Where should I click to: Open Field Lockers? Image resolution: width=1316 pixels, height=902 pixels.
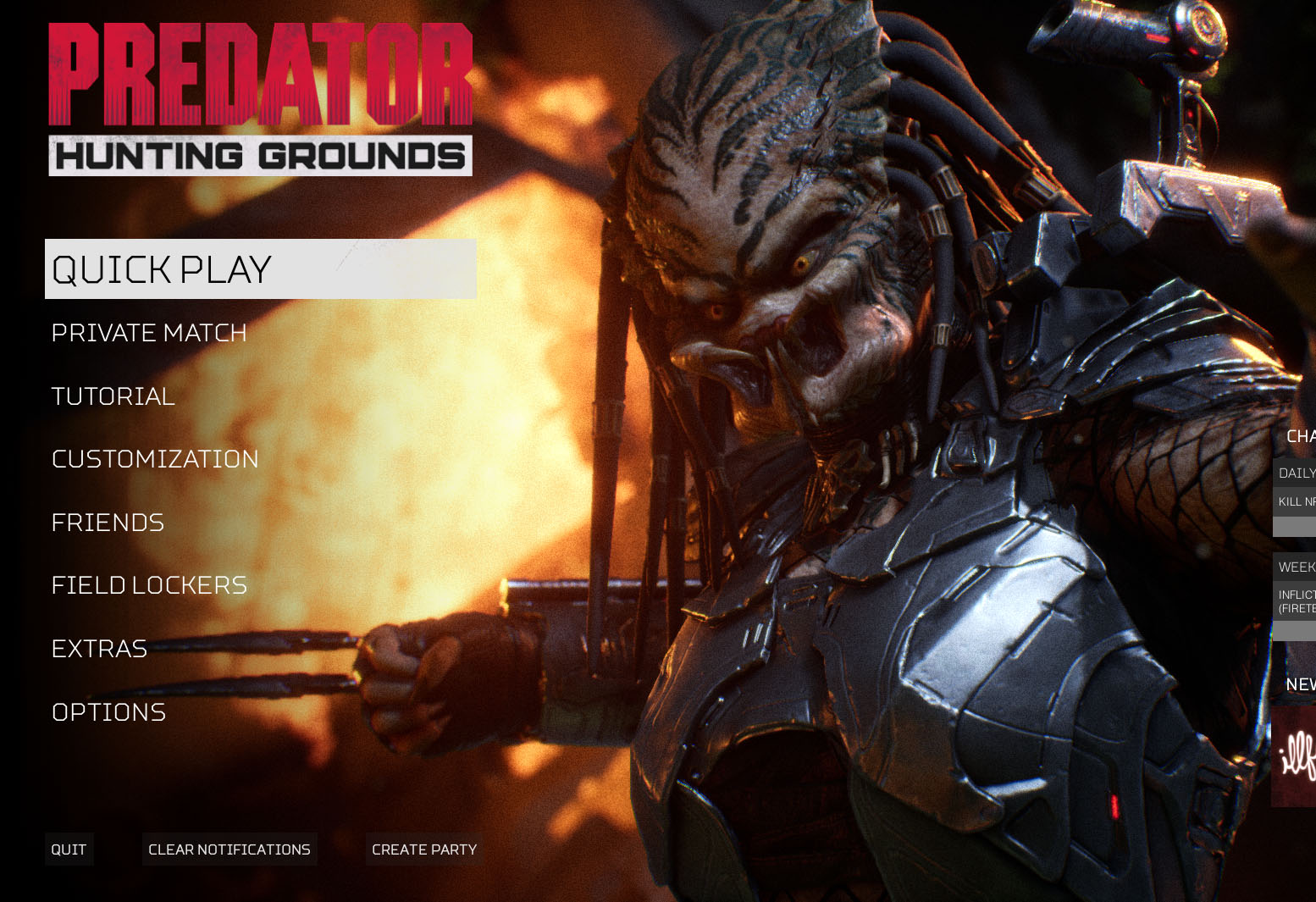pyautogui.click(x=149, y=585)
